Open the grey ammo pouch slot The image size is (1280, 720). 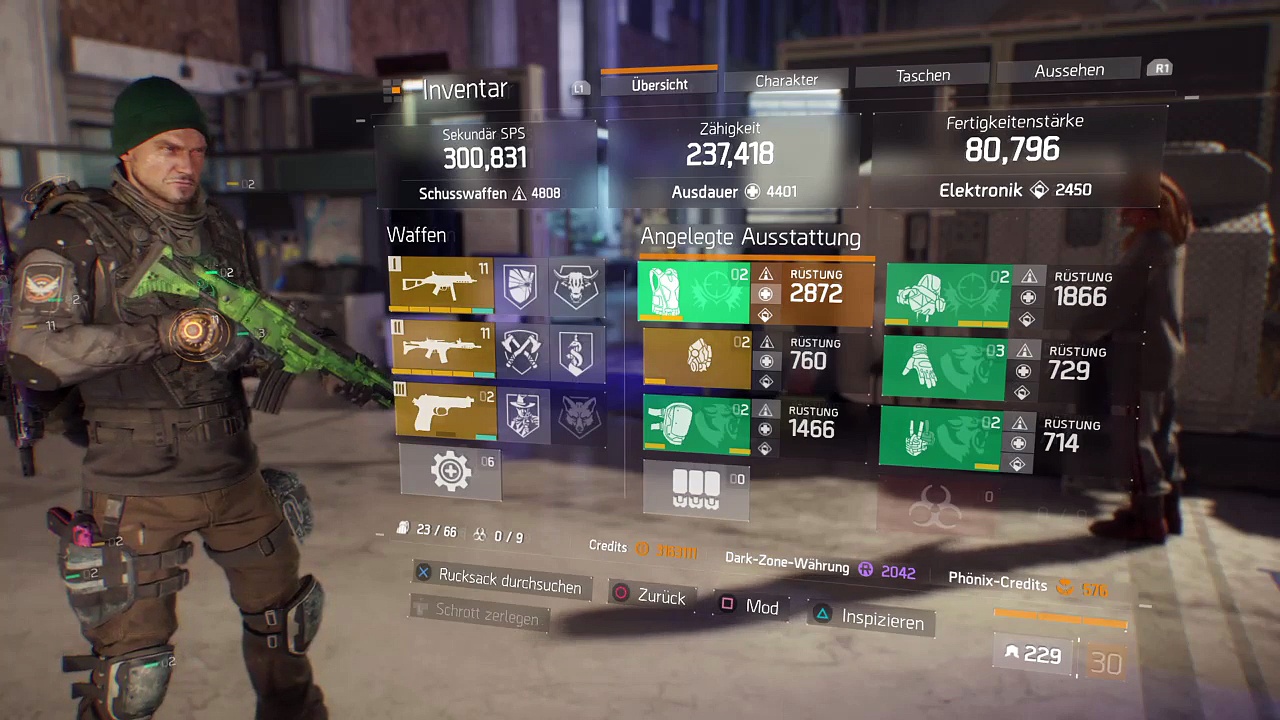tap(696, 489)
